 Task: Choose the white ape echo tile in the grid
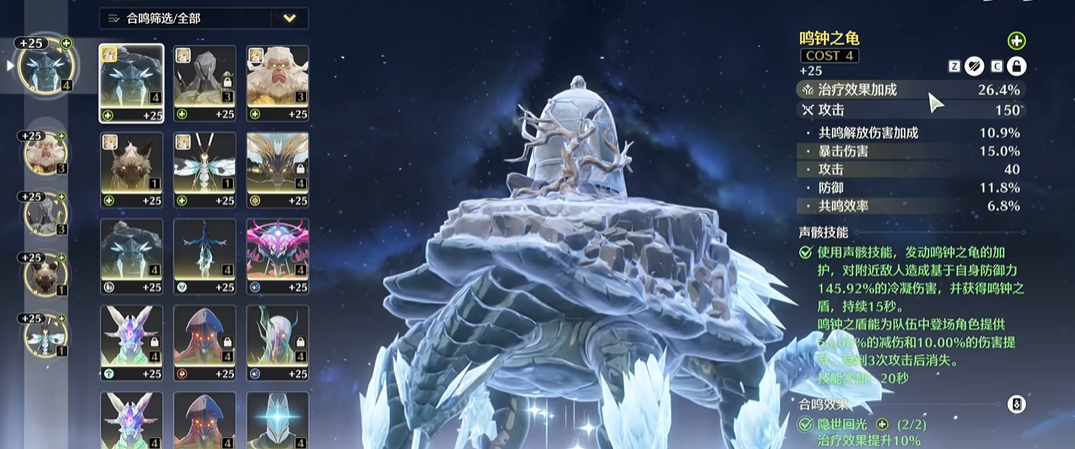click(277, 76)
